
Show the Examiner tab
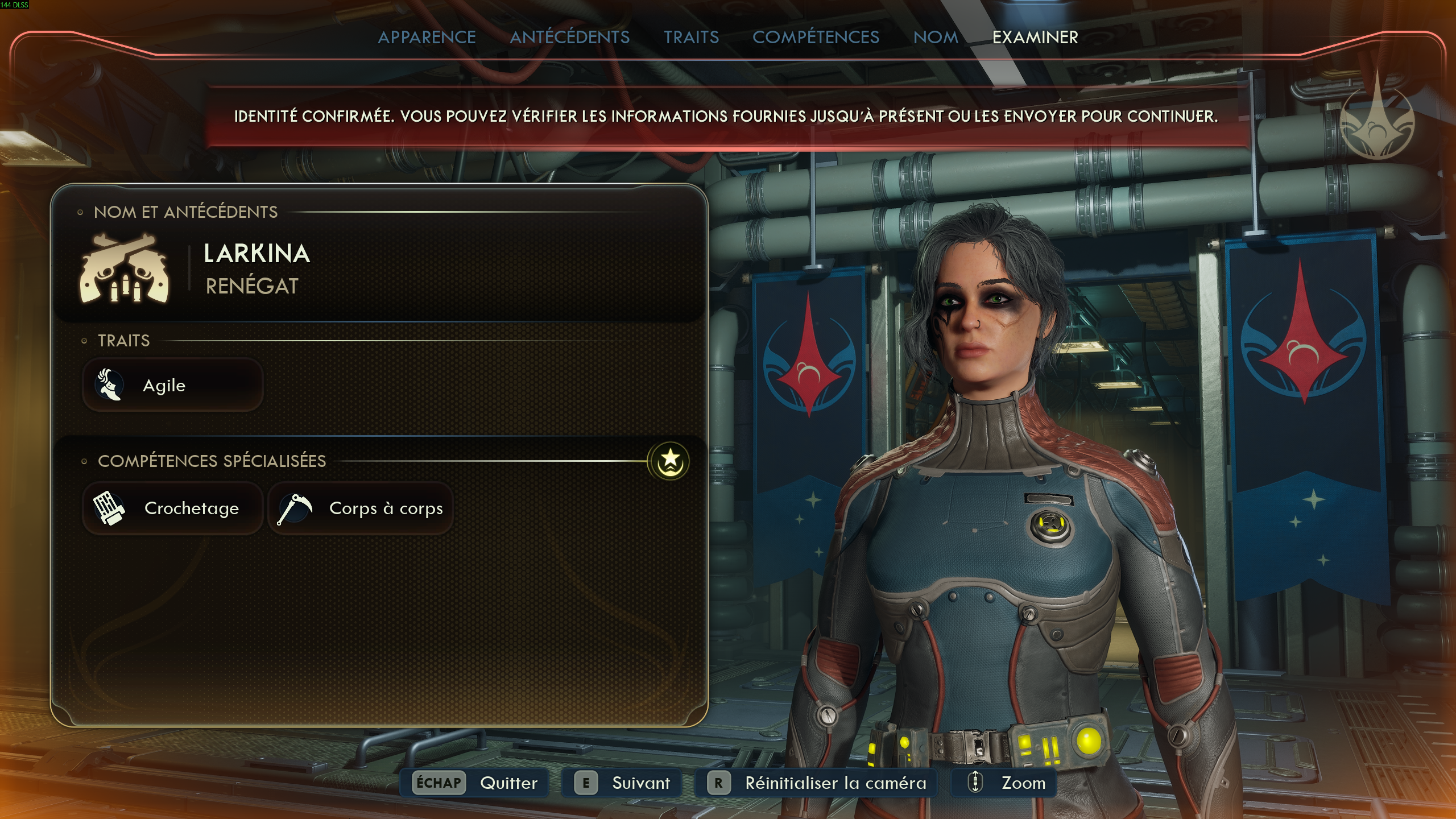pos(1035,38)
